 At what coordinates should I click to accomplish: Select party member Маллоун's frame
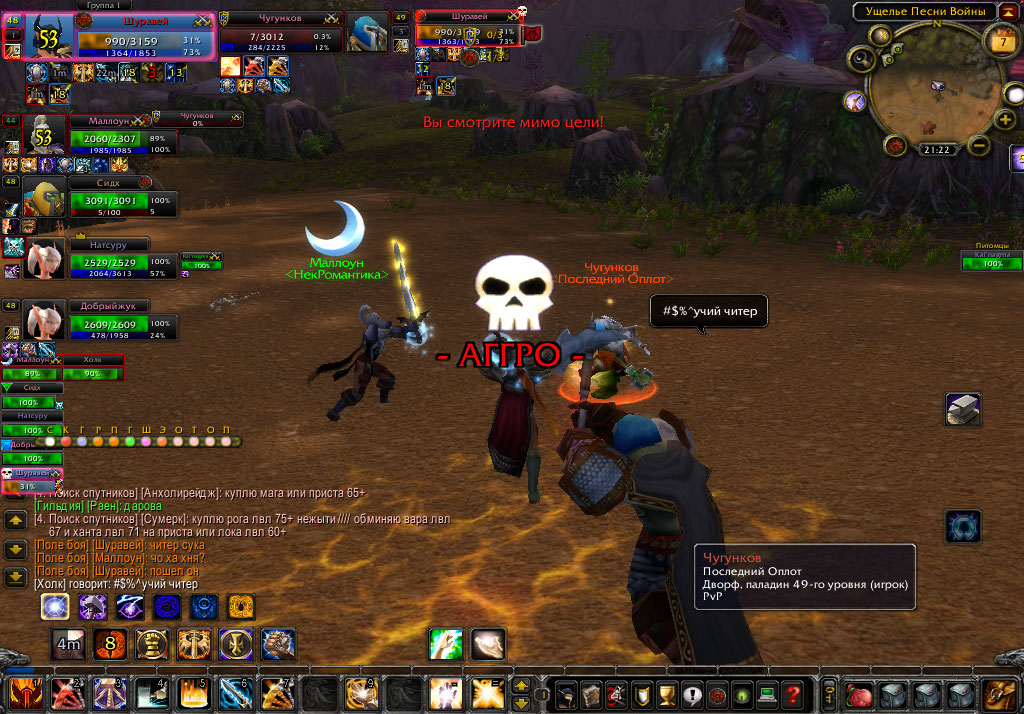(x=110, y=134)
